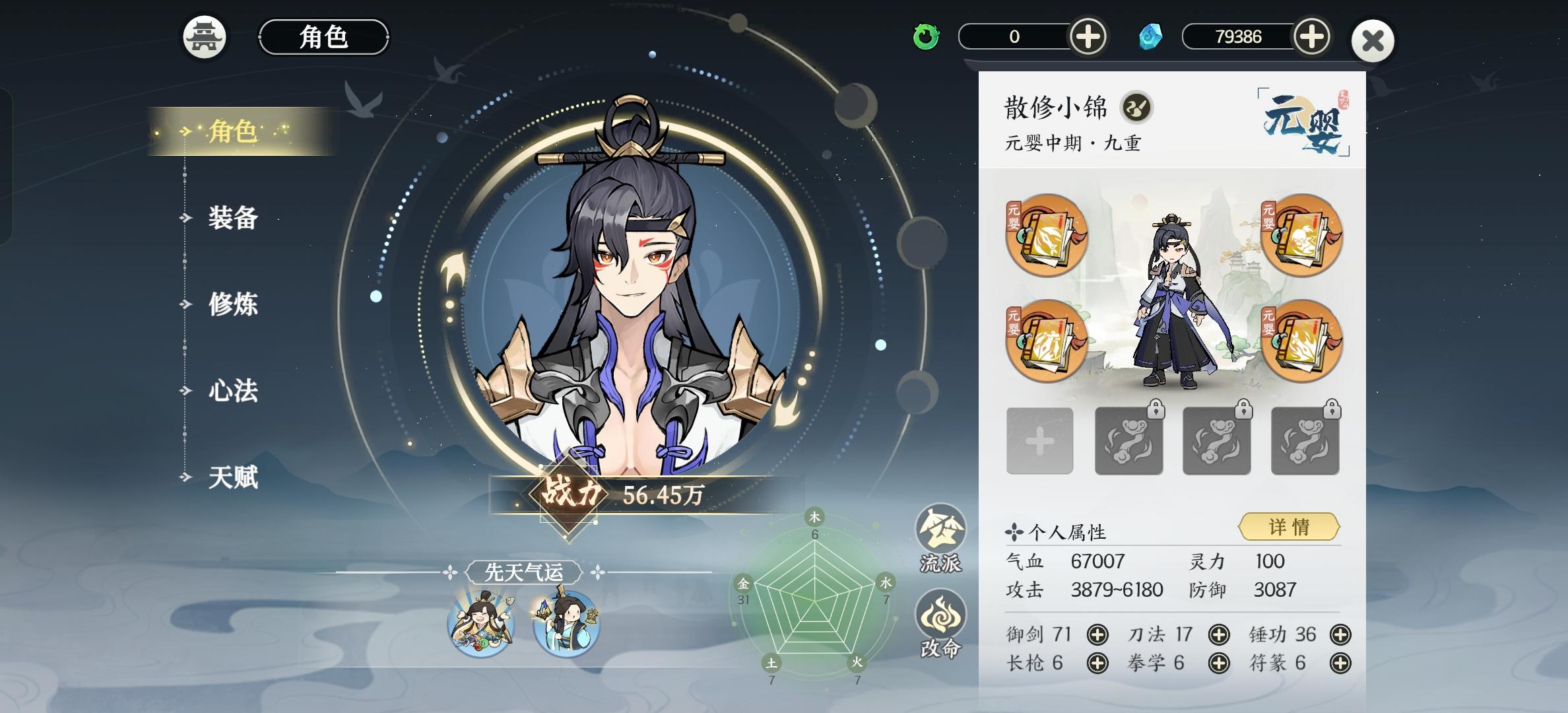Click the middle locked skill slot
Image resolution: width=1568 pixels, height=713 pixels.
(x=1216, y=441)
